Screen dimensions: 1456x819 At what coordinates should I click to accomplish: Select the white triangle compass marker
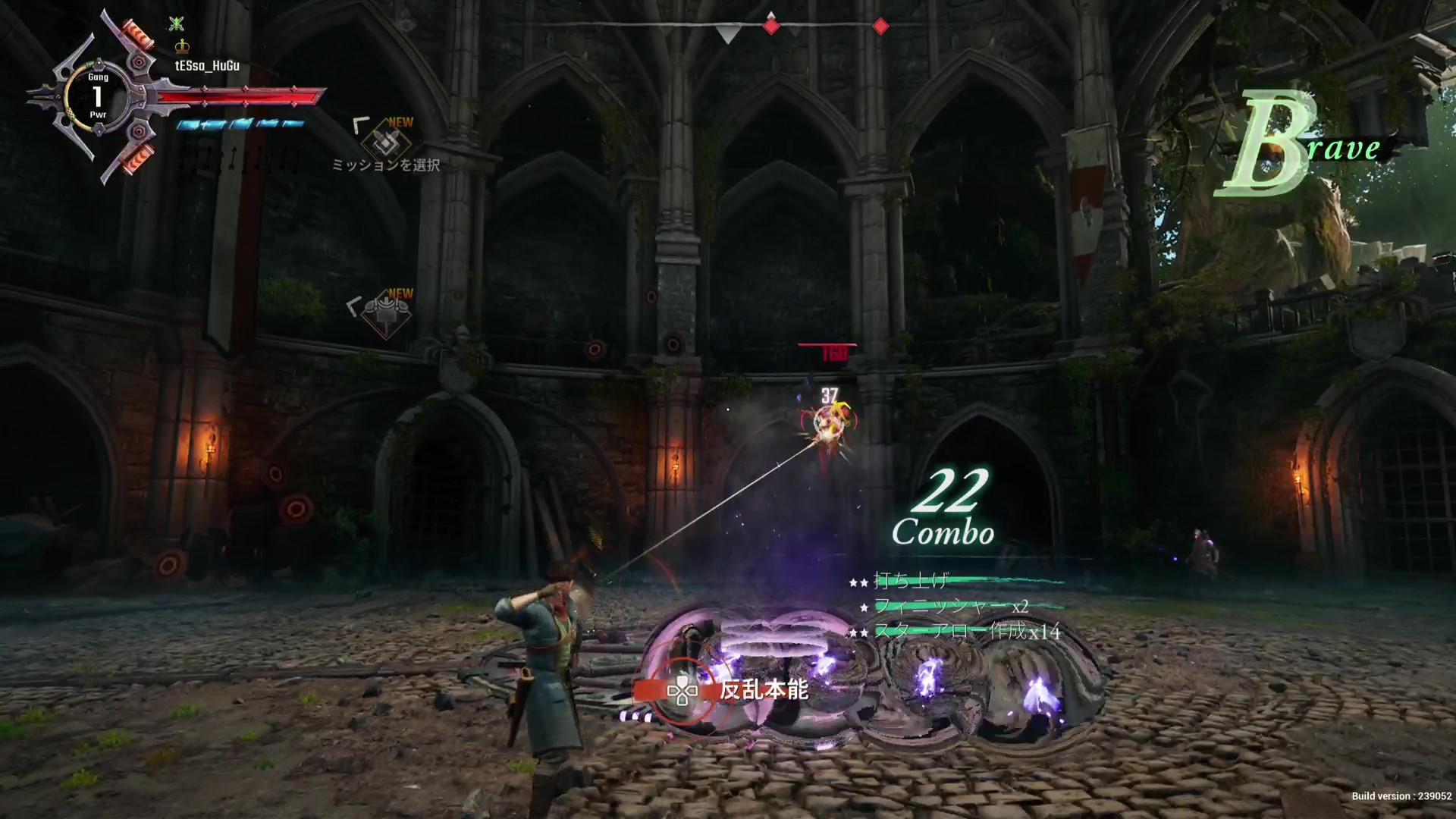tap(728, 34)
